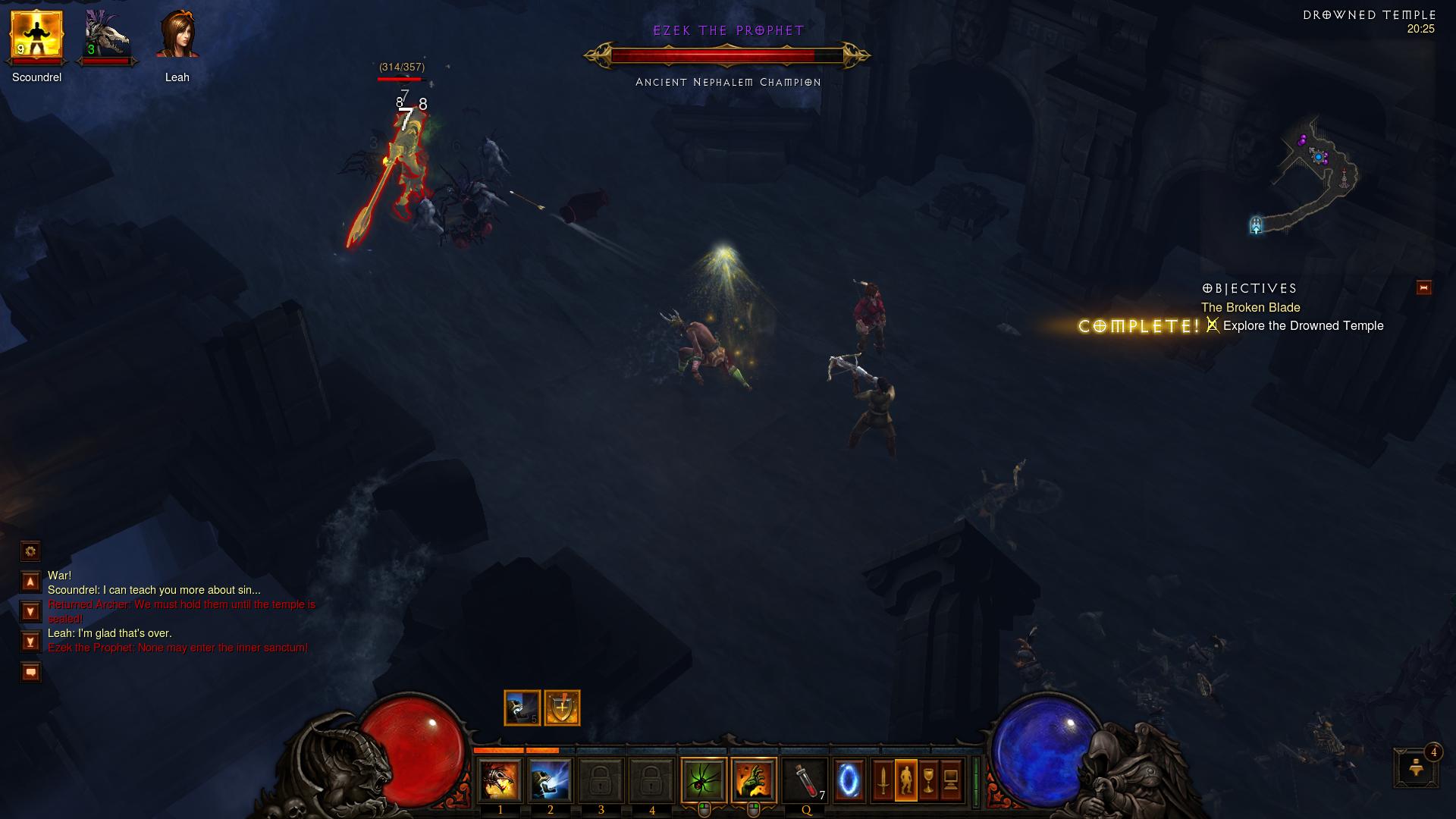Drink the red health potion
The width and height of the screenshot is (1456, 819).
pos(805,780)
